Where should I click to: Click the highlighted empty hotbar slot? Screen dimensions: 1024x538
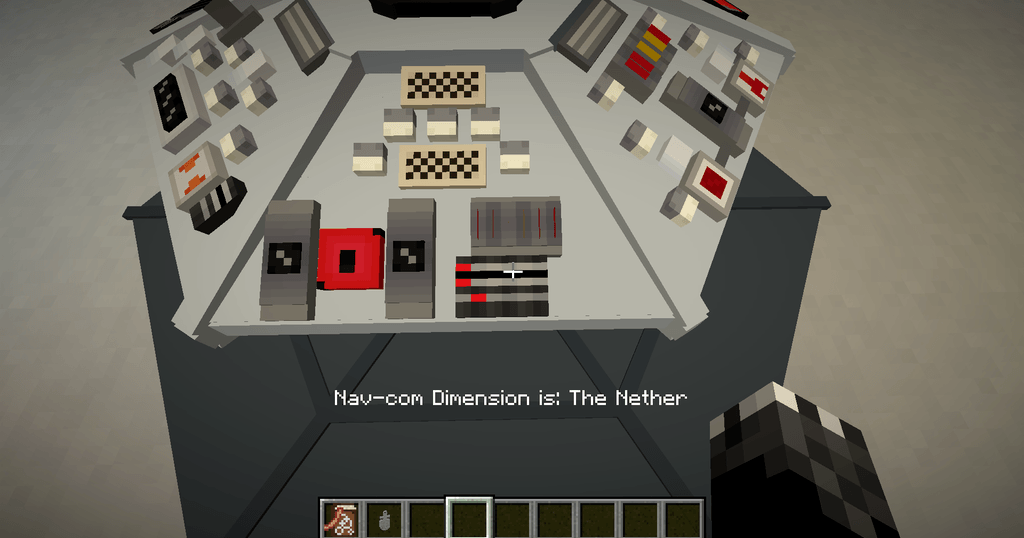469,519
